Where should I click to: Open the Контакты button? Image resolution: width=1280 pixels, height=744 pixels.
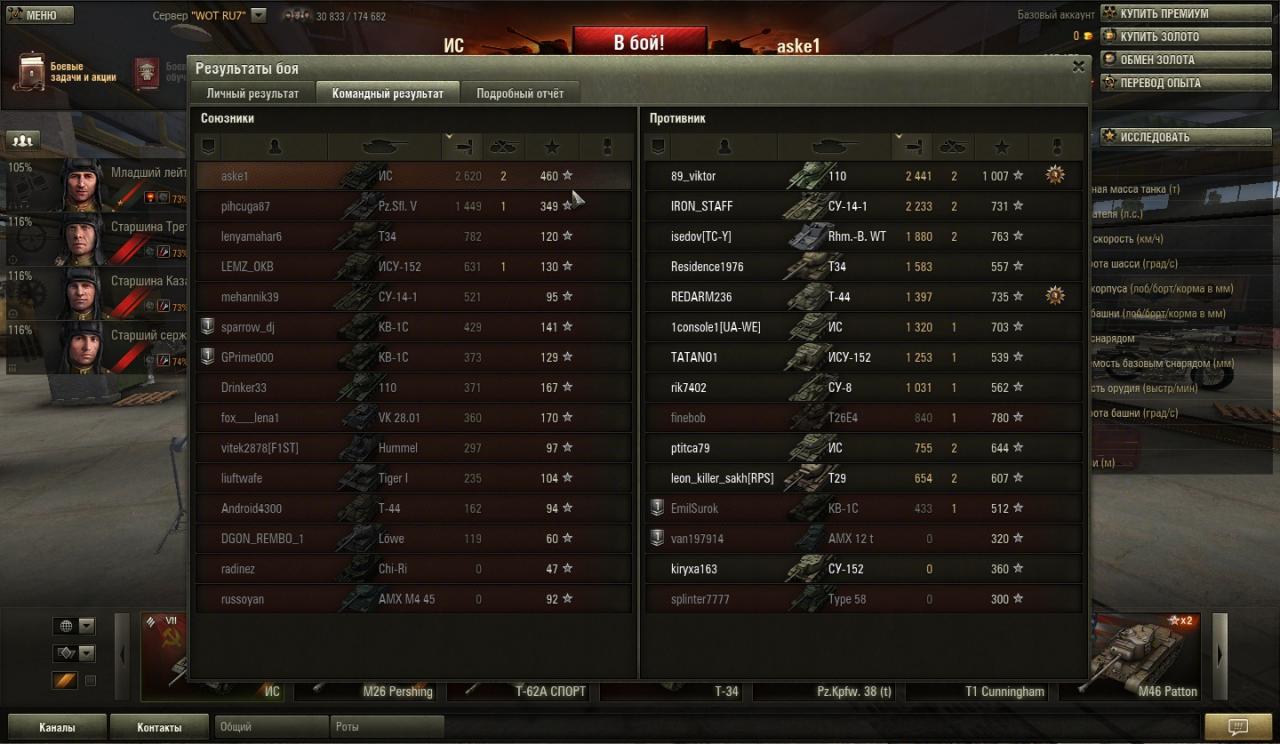click(159, 727)
